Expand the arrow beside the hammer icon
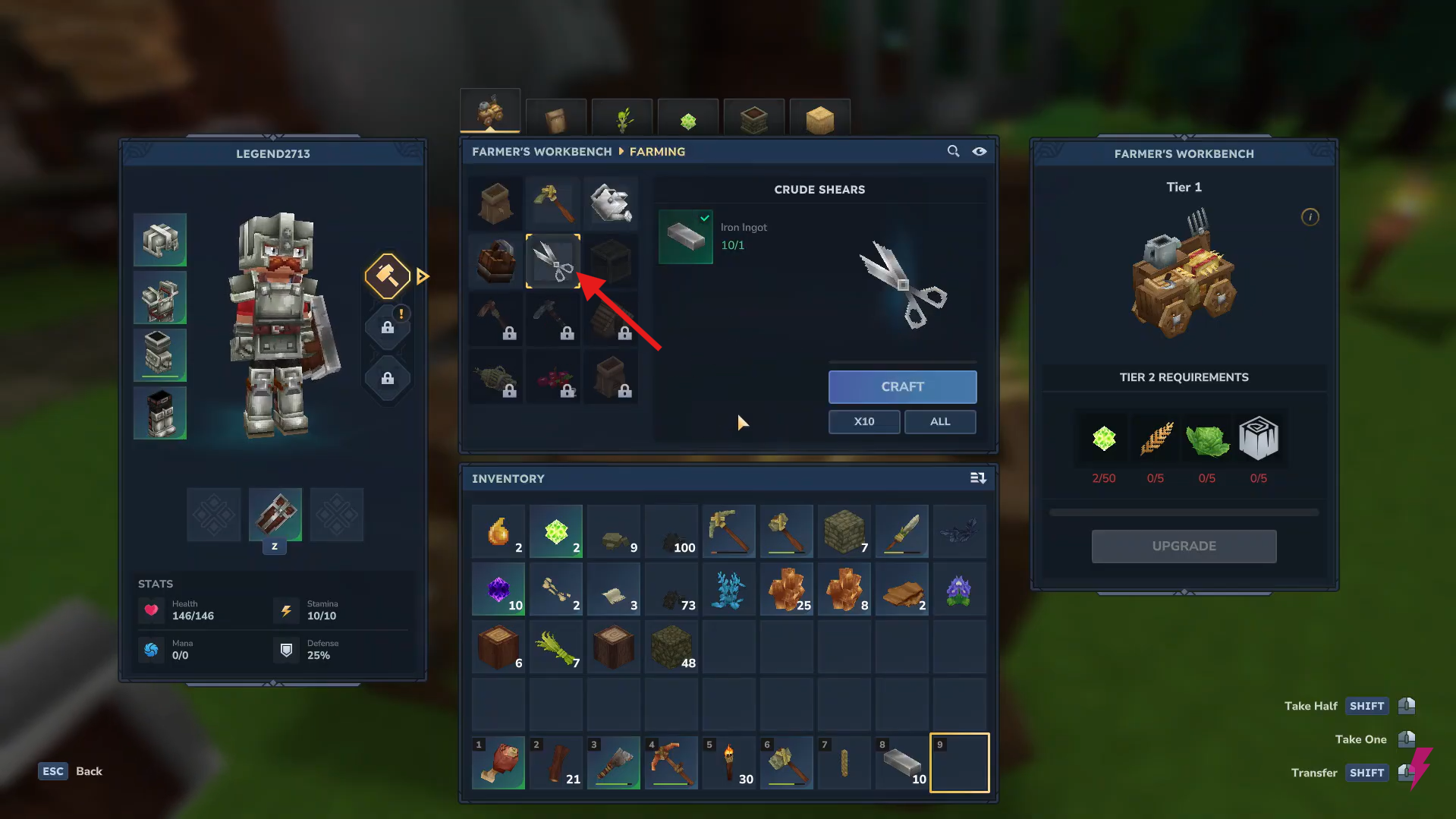 [423, 276]
